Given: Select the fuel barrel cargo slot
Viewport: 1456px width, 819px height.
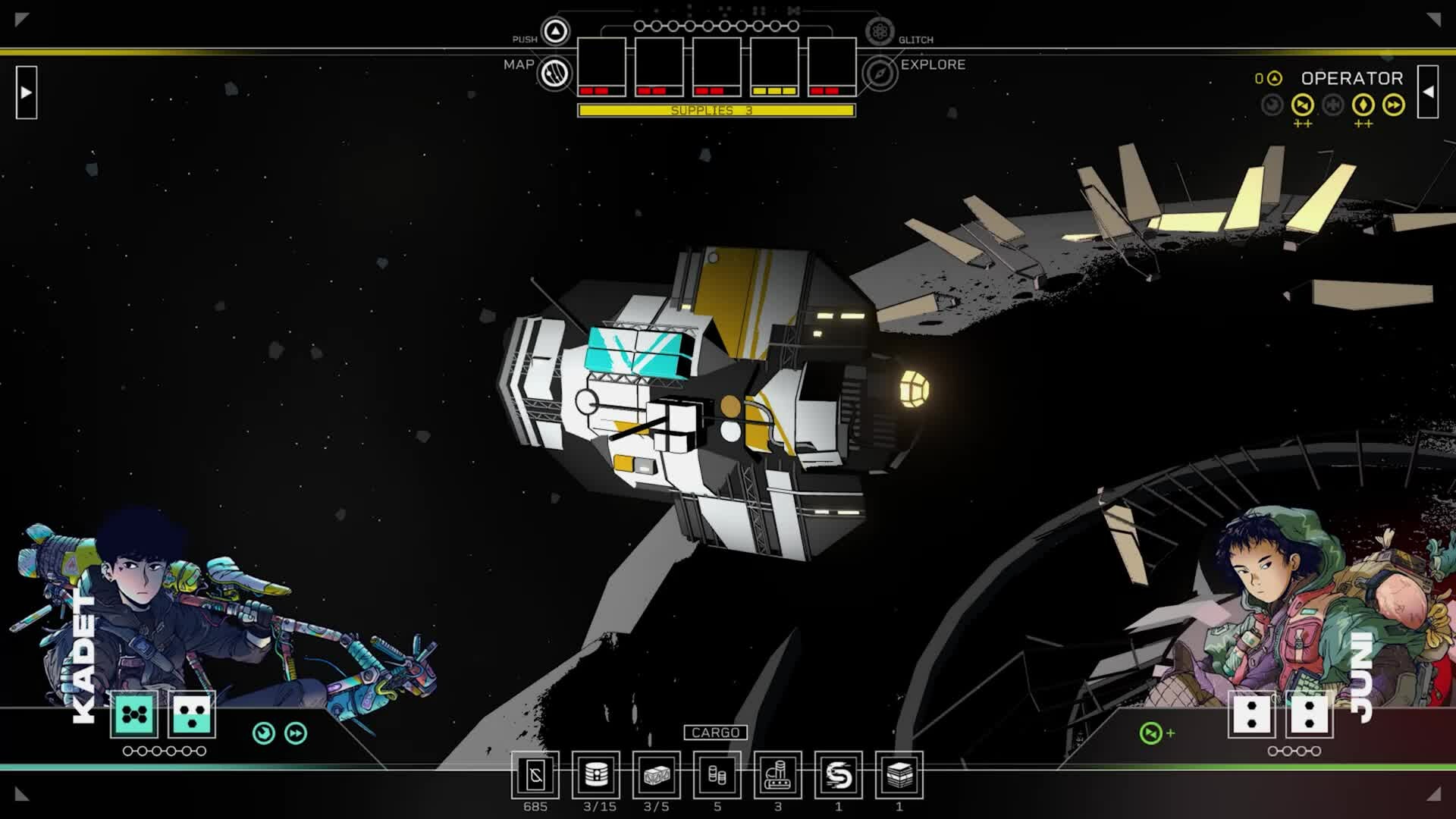Looking at the screenshot, I should tap(596, 775).
